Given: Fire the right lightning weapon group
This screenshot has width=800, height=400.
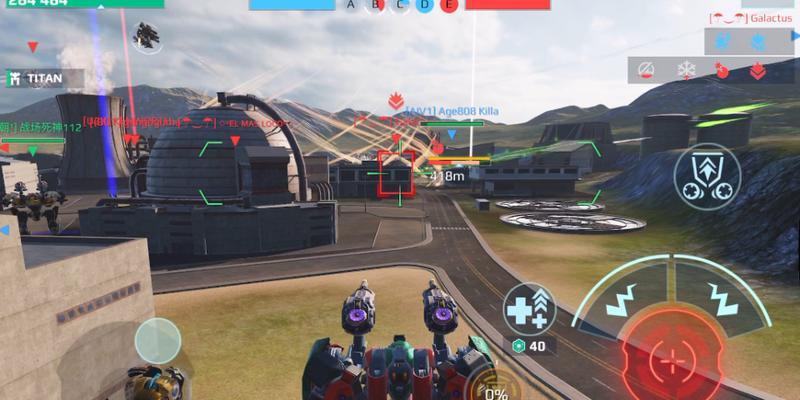Looking at the screenshot, I should tap(723, 295).
